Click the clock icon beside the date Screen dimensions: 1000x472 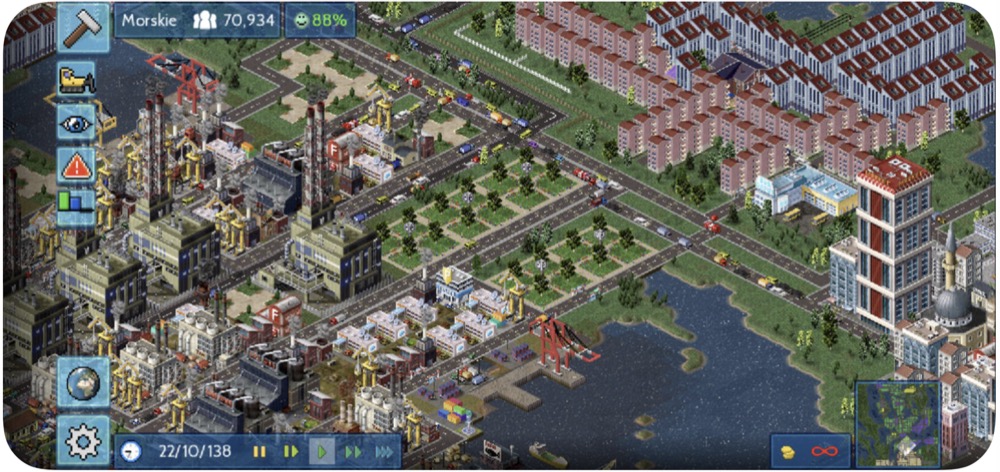click(131, 451)
